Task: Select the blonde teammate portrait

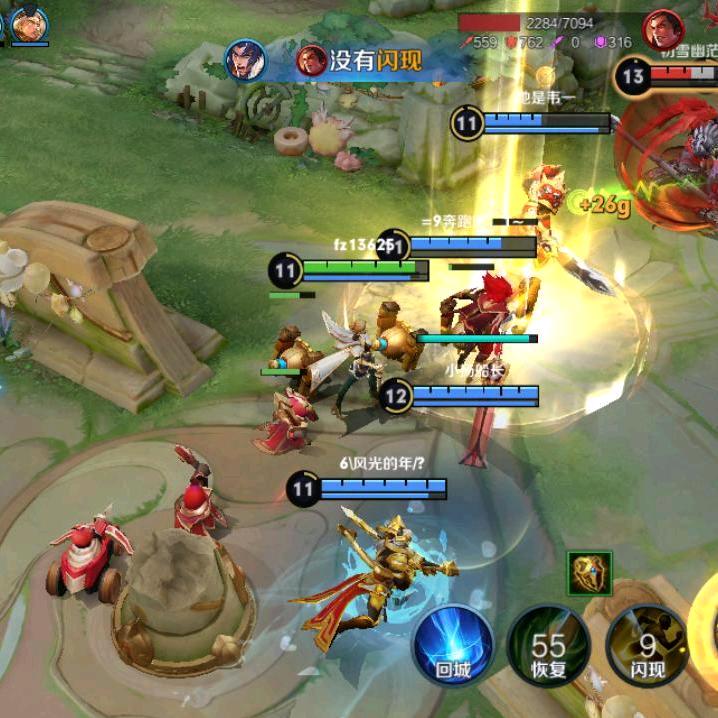Action: [30, 24]
